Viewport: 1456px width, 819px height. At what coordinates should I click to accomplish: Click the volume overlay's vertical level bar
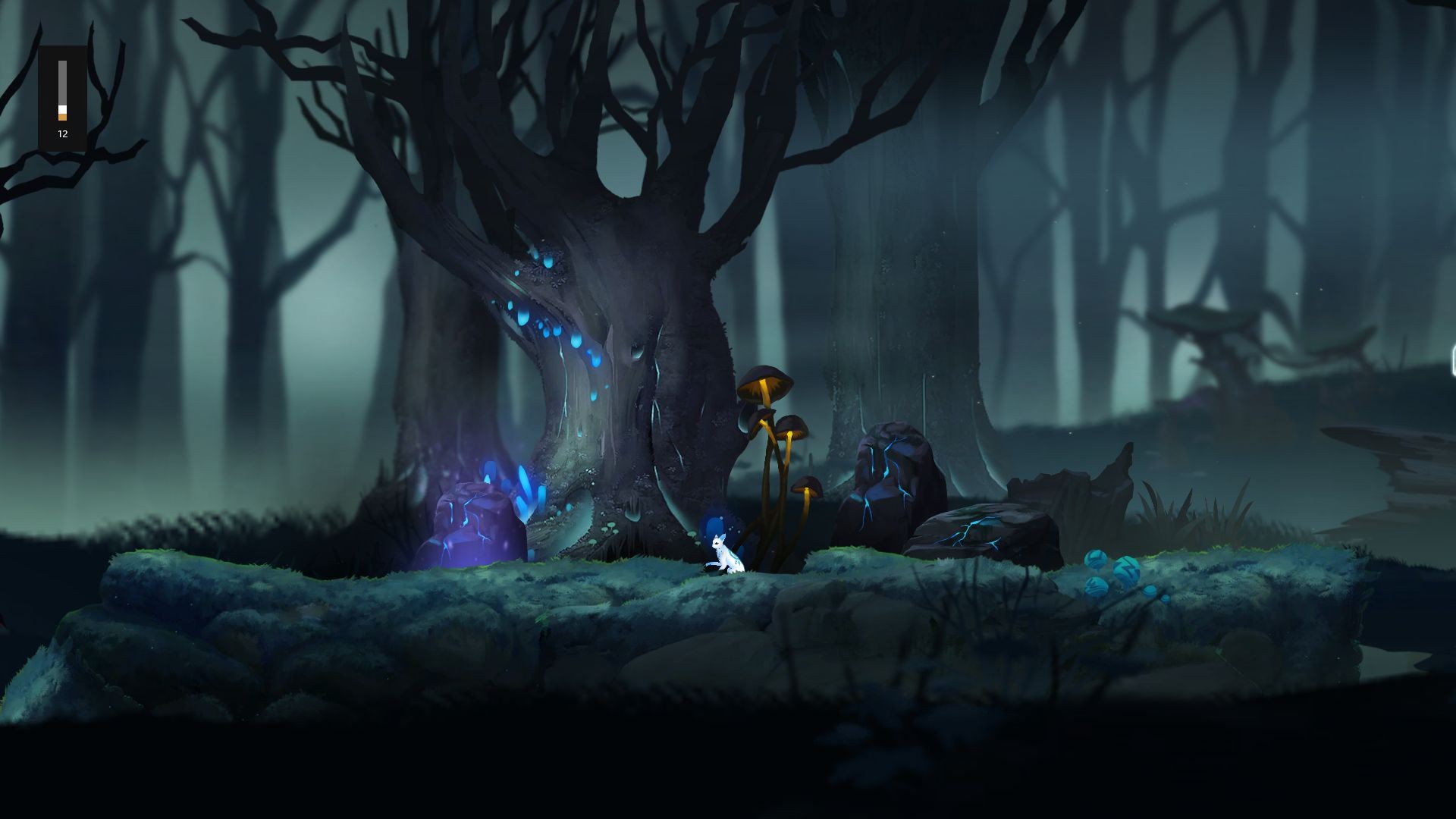coord(63,90)
